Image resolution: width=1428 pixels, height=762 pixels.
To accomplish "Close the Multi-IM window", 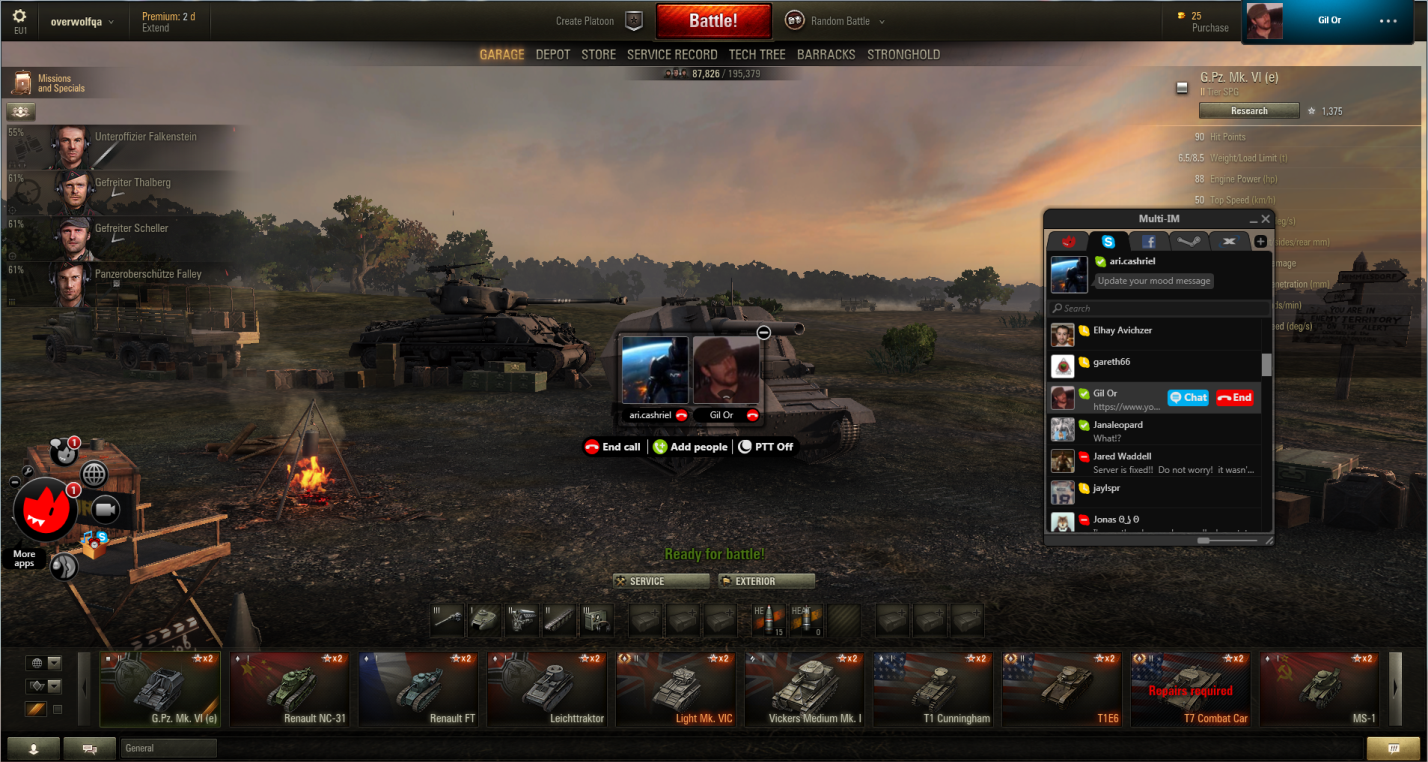I will tap(1265, 219).
